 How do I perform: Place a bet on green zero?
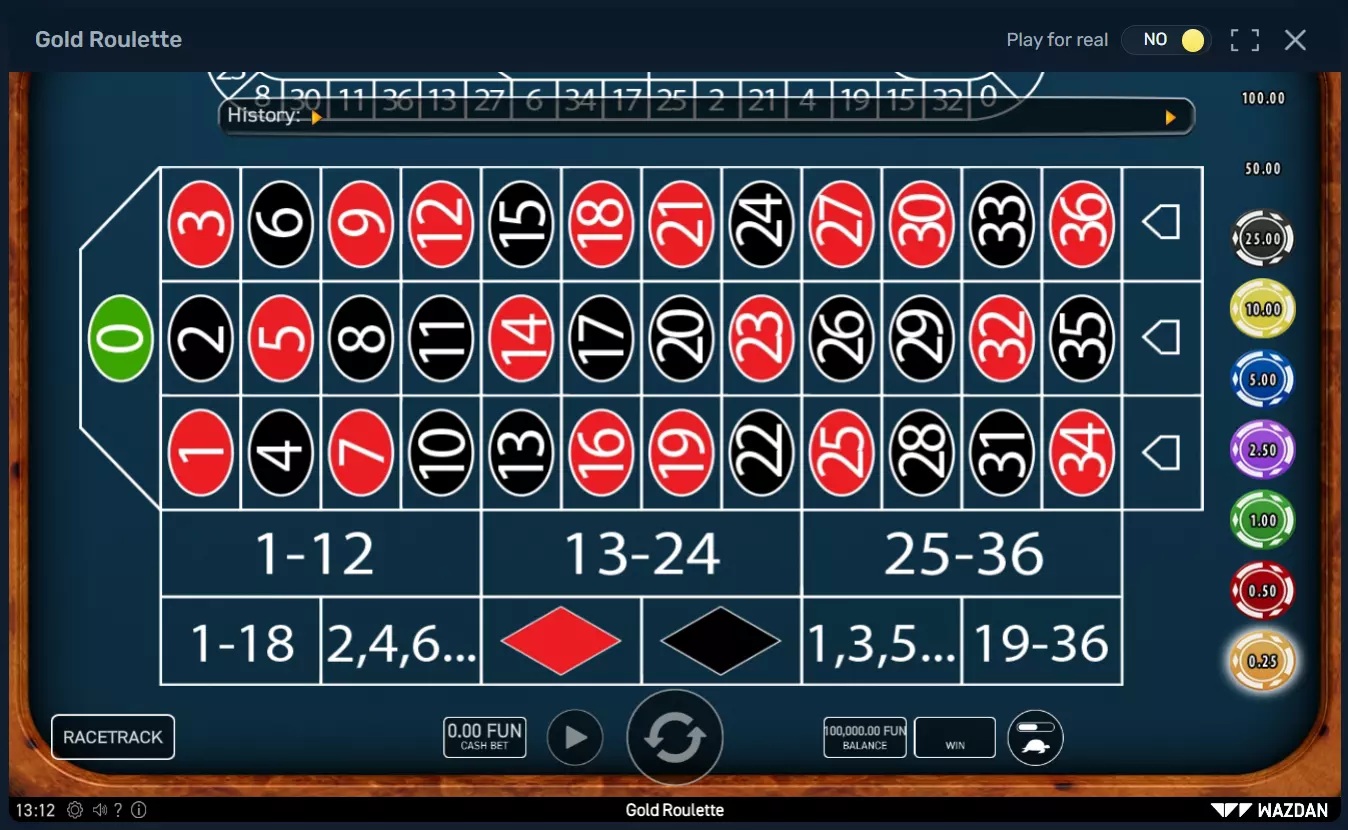pos(120,338)
